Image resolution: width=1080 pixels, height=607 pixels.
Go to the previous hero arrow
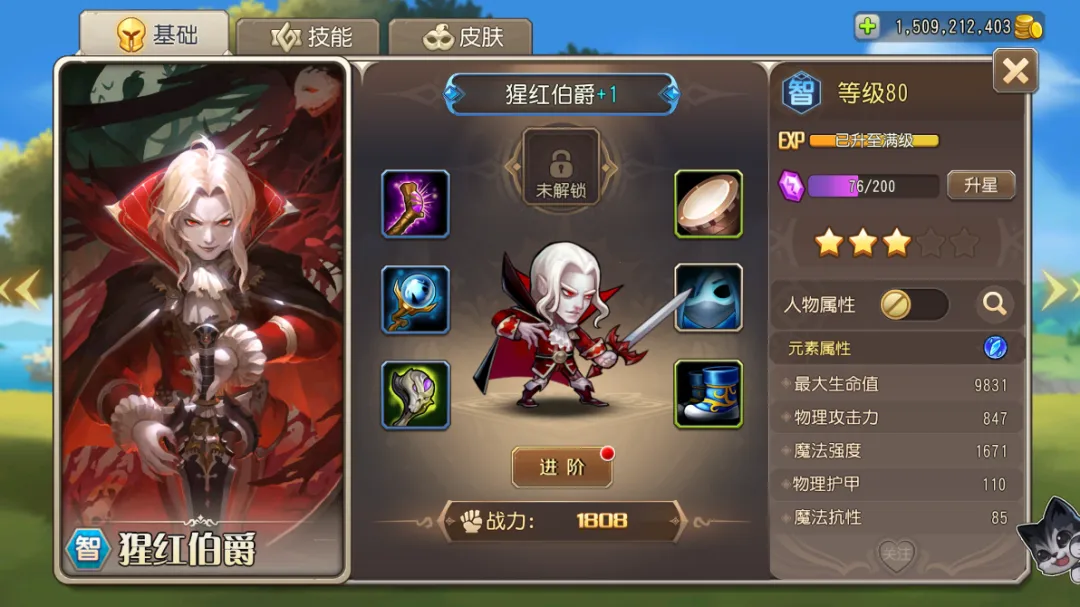click(22, 290)
